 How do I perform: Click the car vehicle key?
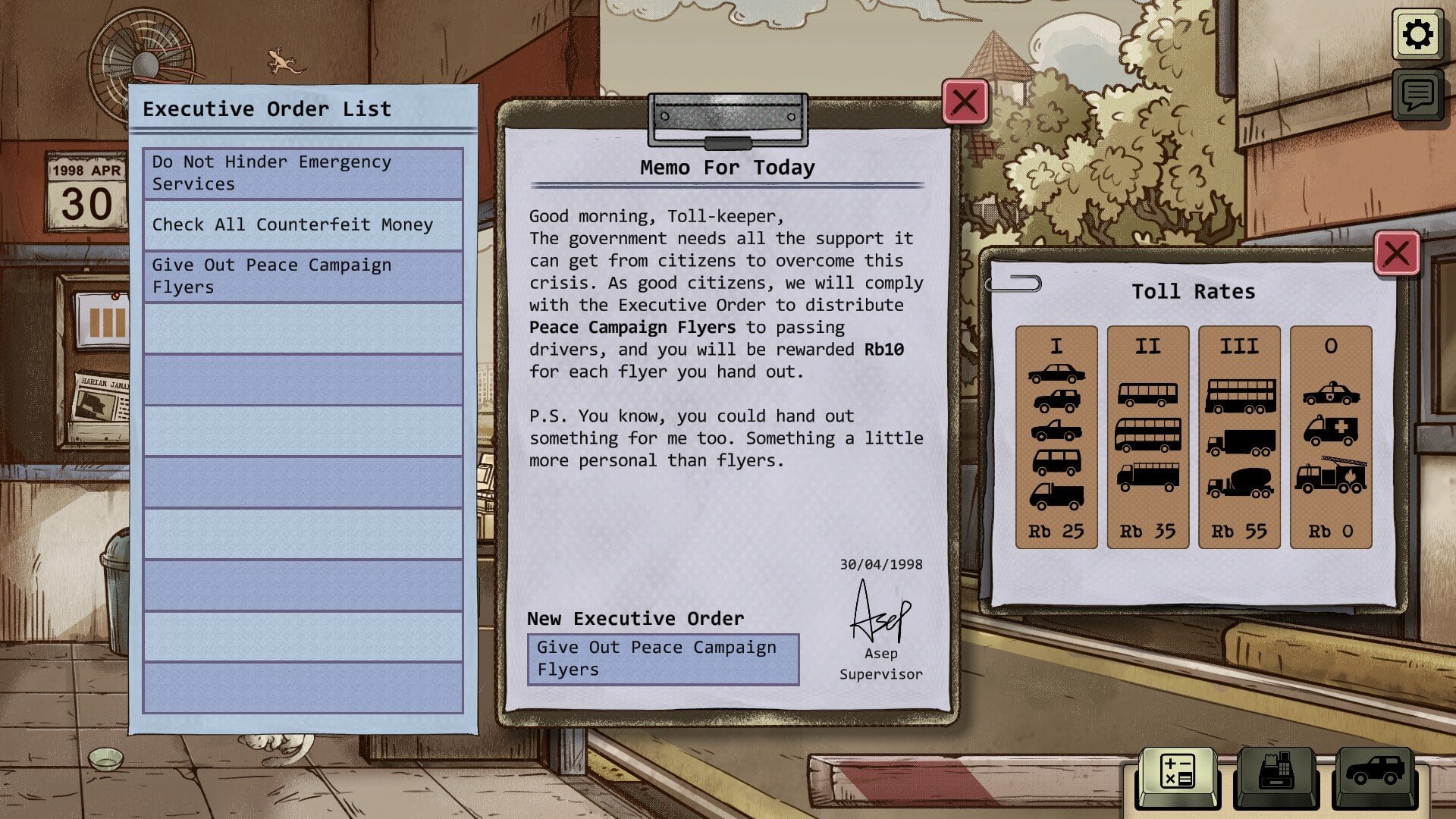(x=1374, y=774)
